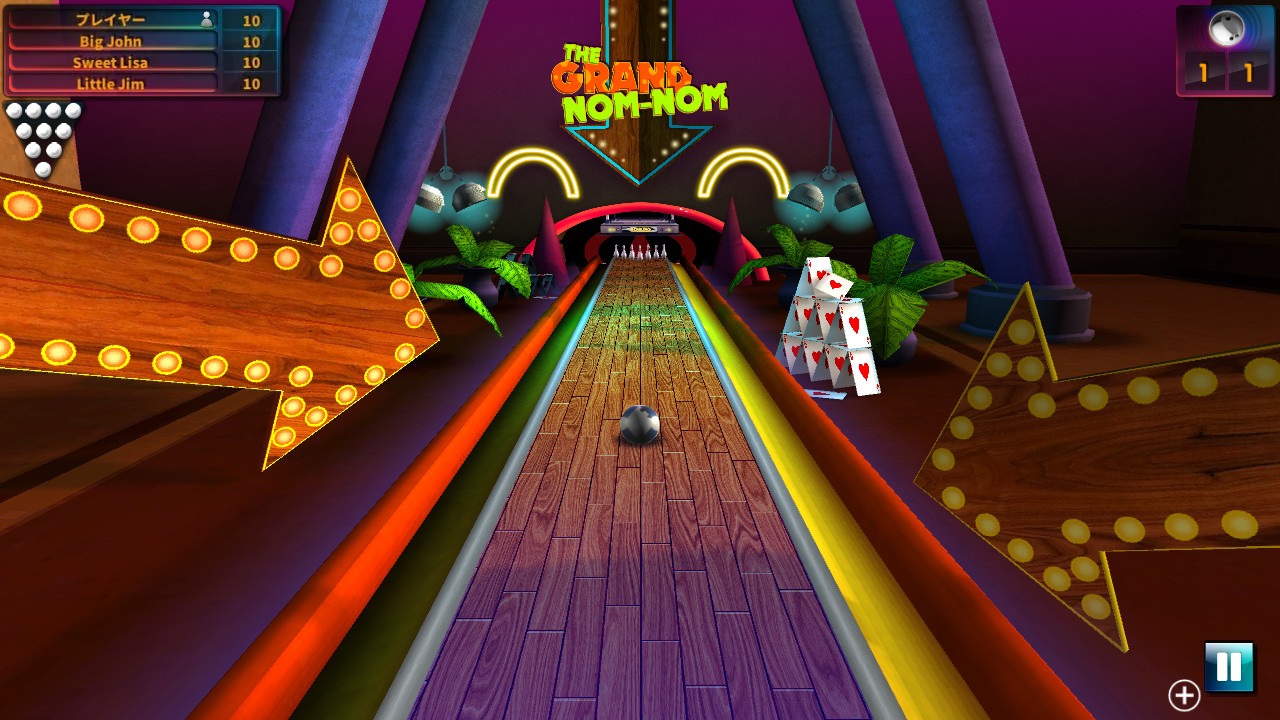This screenshot has height=720, width=1280.
Task: Click Sweet Lisa's score entry
Action: (110, 62)
